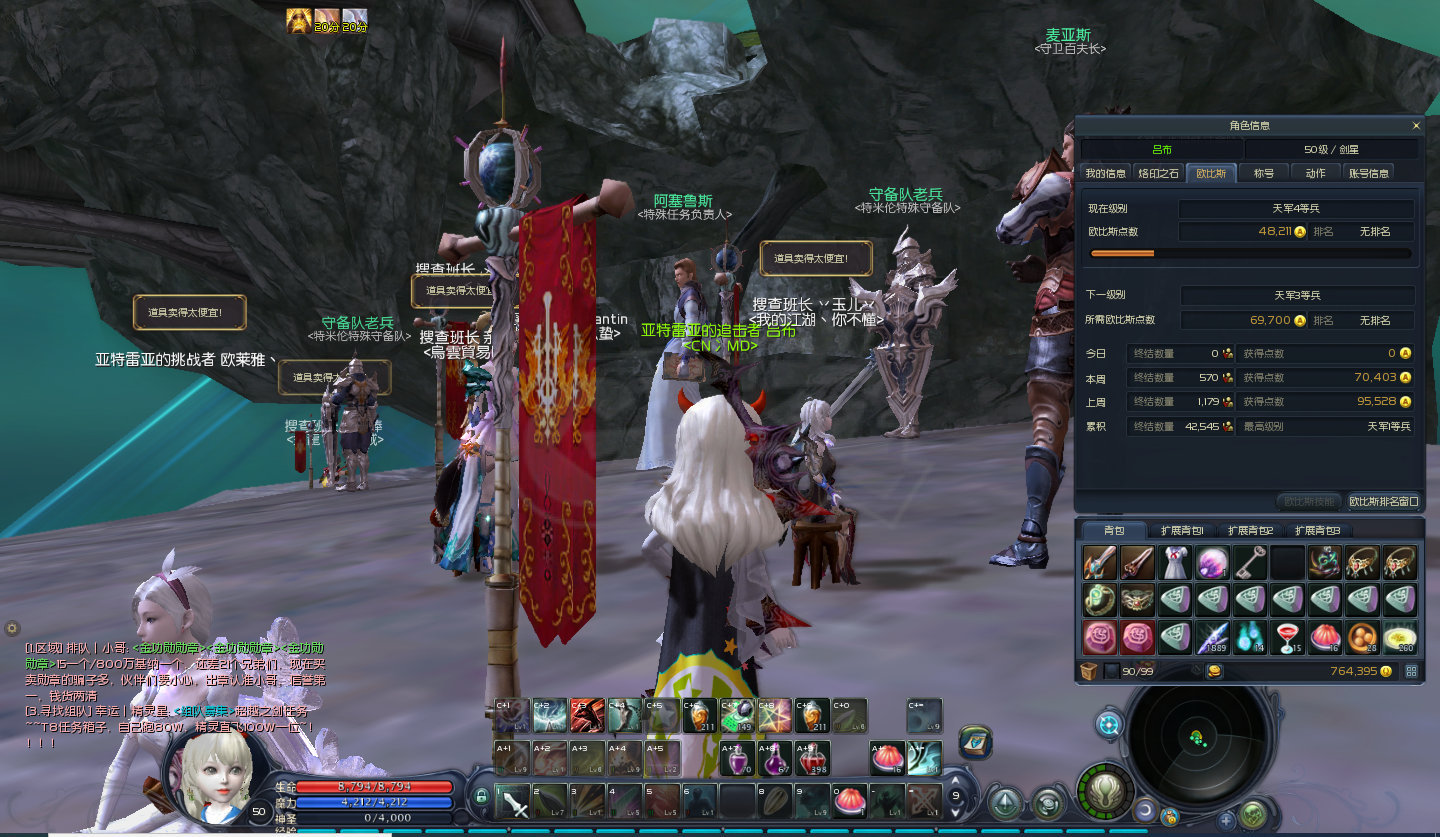Select the key item in bag
This screenshot has height=837, width=1440.
point(1250,563)
